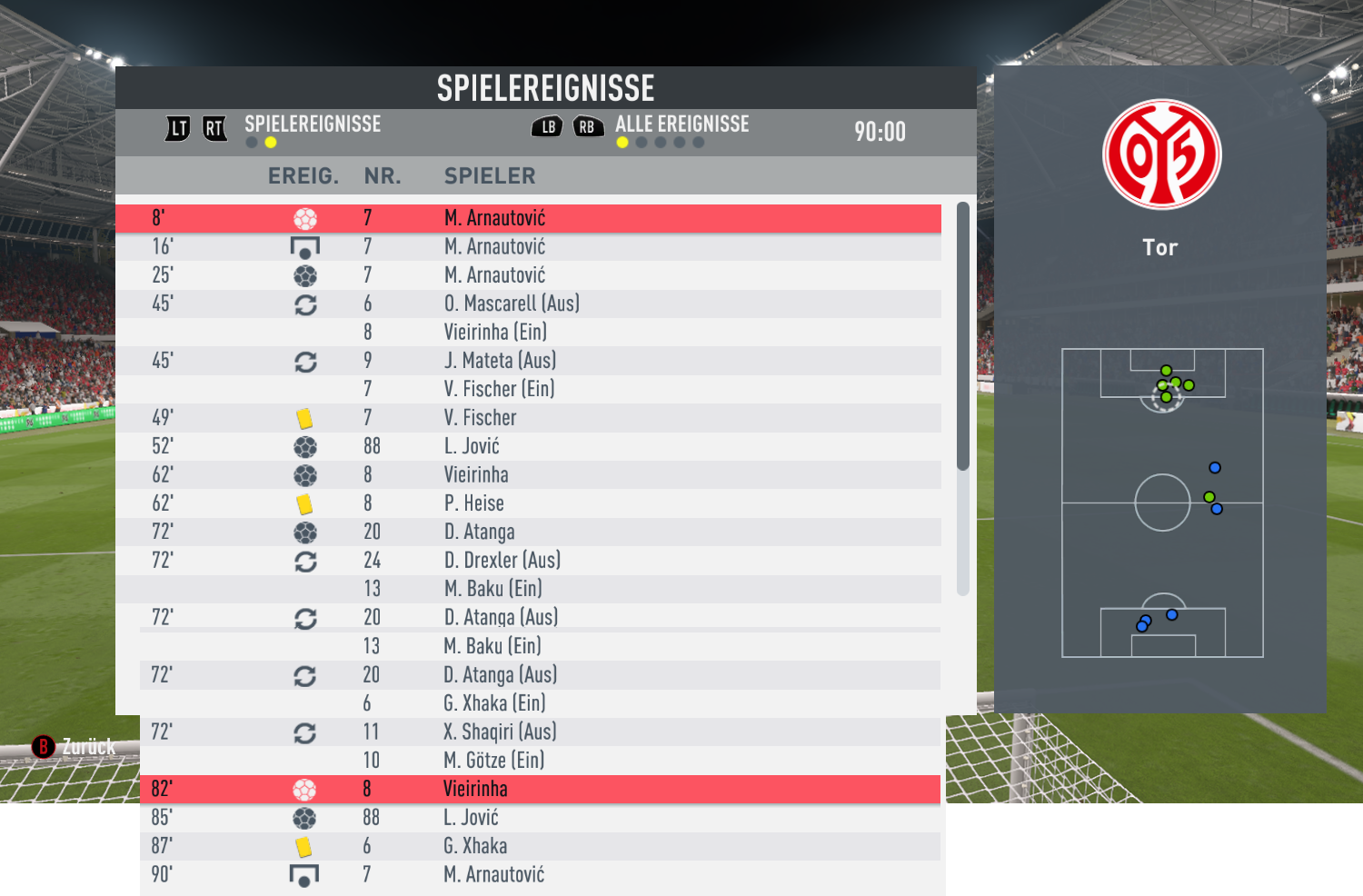The width and height of the screenshot is (1363, 896).
Task: Select the O. Mascarell (Aus) substitution row
Action: [x=528, y=304]
